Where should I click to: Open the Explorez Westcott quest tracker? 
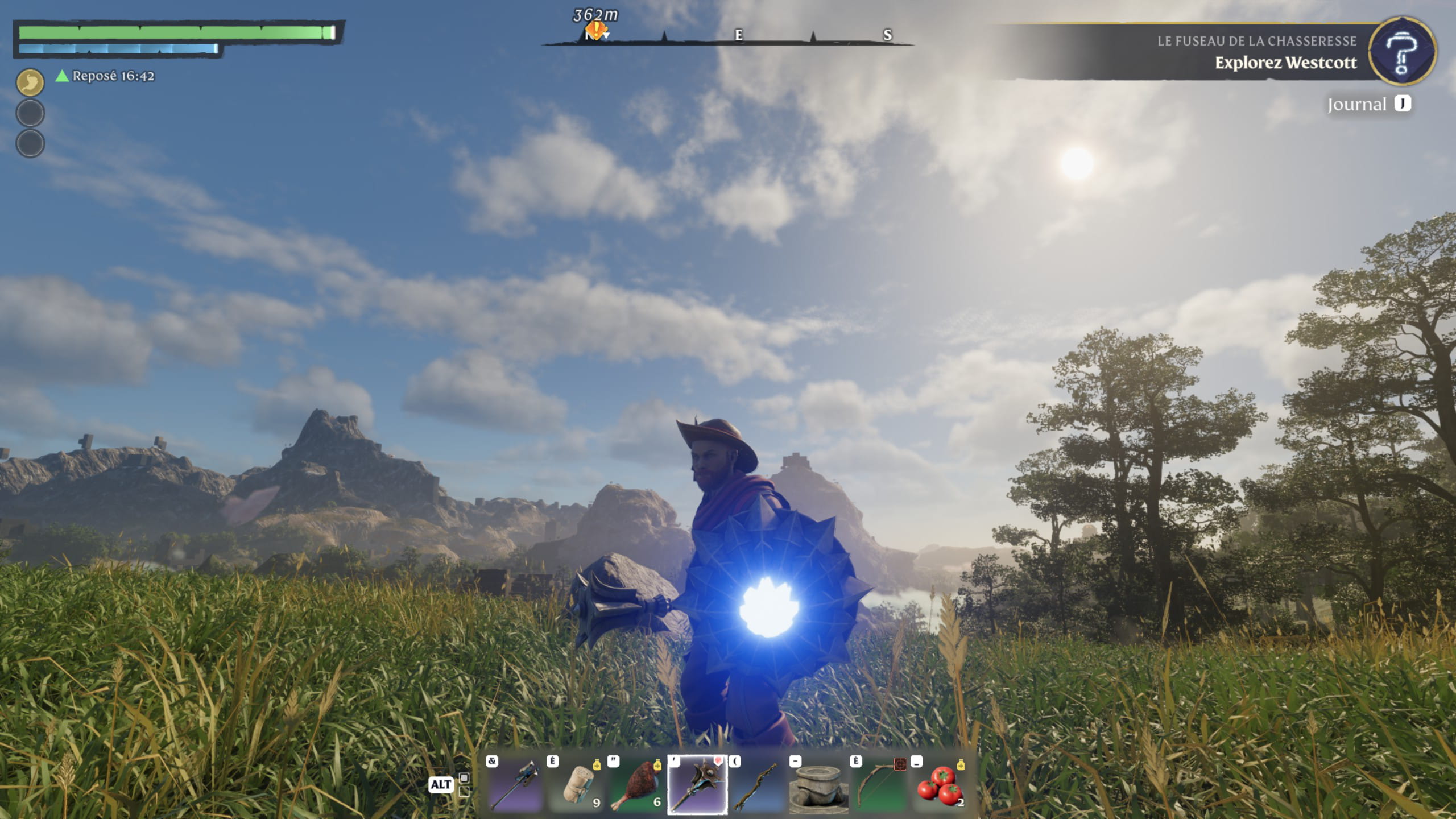click(x=1285, y=63)
